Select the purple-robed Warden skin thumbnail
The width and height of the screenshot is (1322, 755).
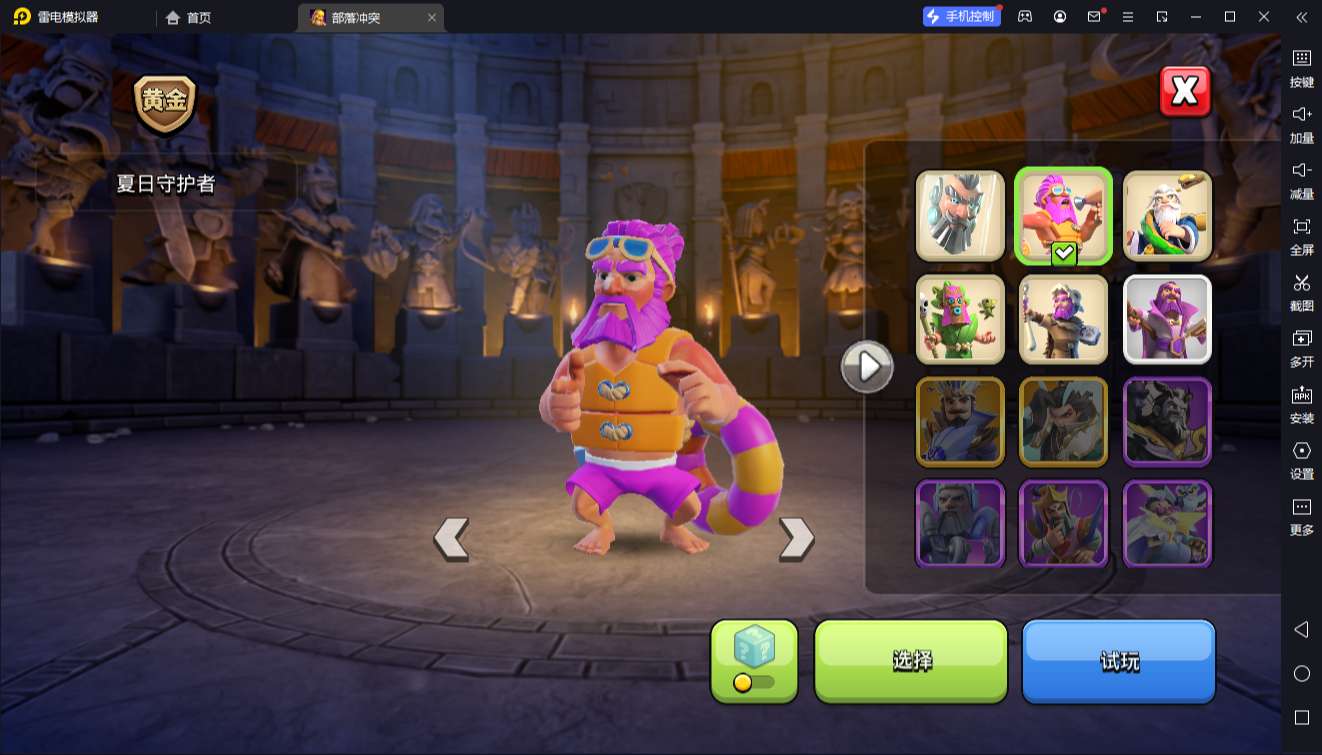coord(1167,319)
